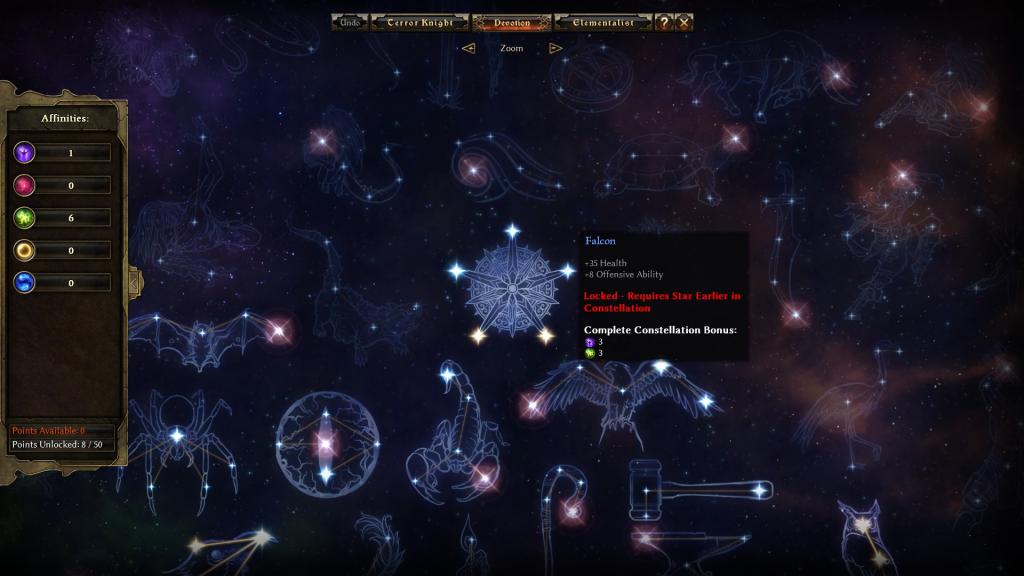Open the Elementalist mastery tab

(604, 22)
